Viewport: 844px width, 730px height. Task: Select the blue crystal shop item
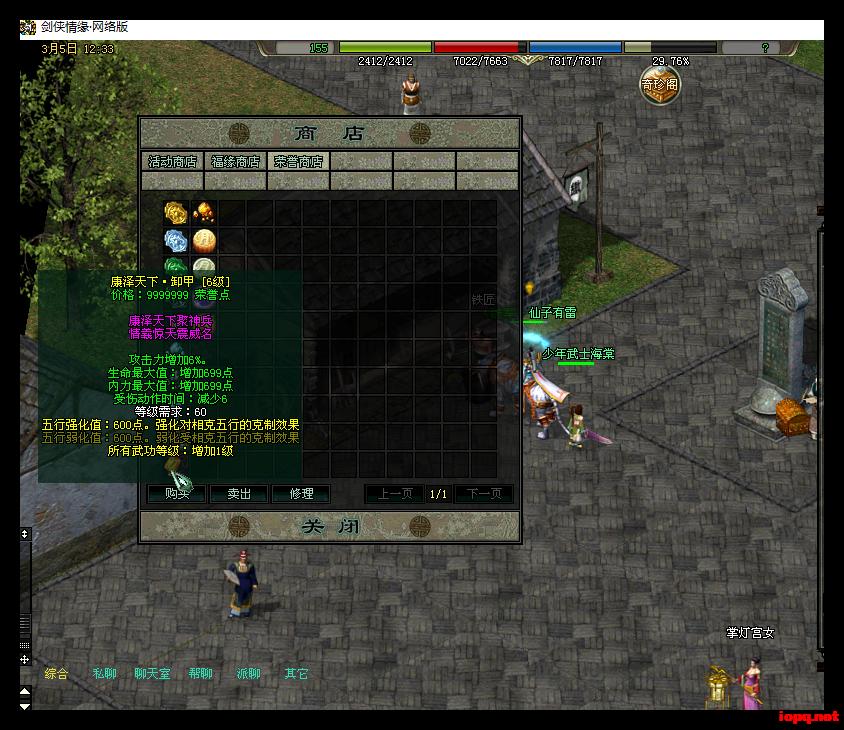tap(175, 240)
